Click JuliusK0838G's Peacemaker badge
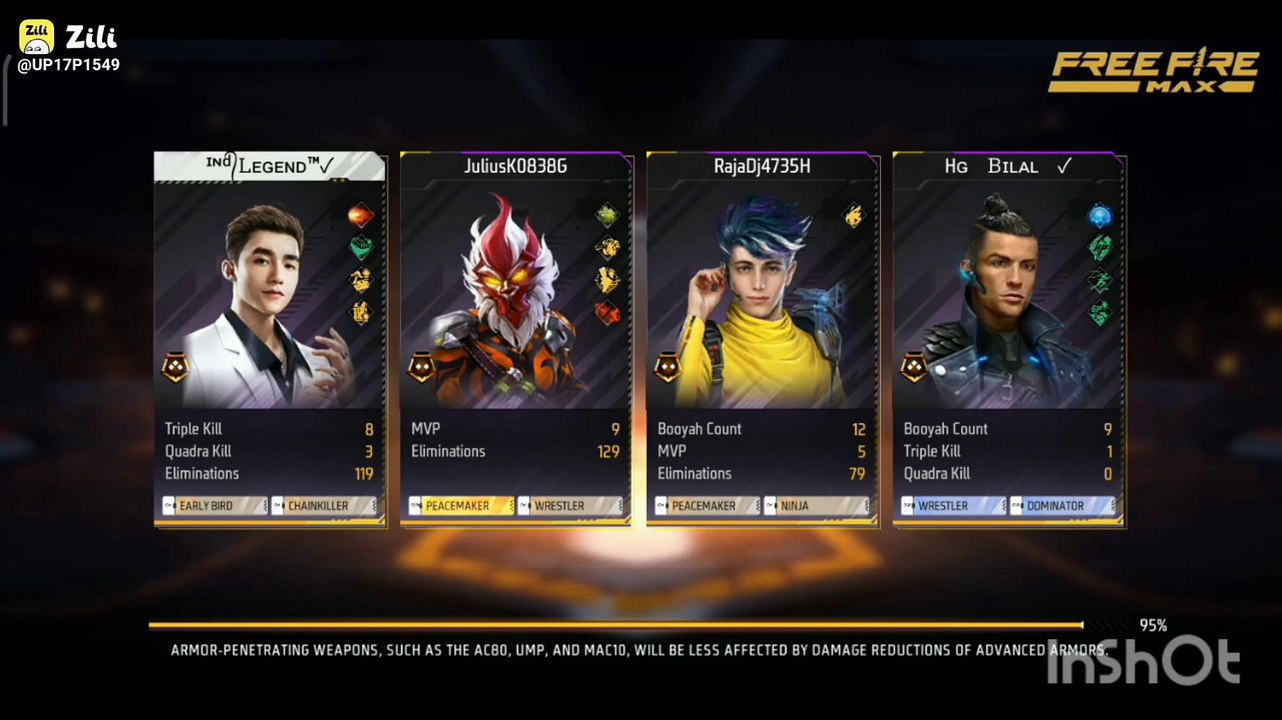Screen dimensions: 1282x720 tap(461, 506)
